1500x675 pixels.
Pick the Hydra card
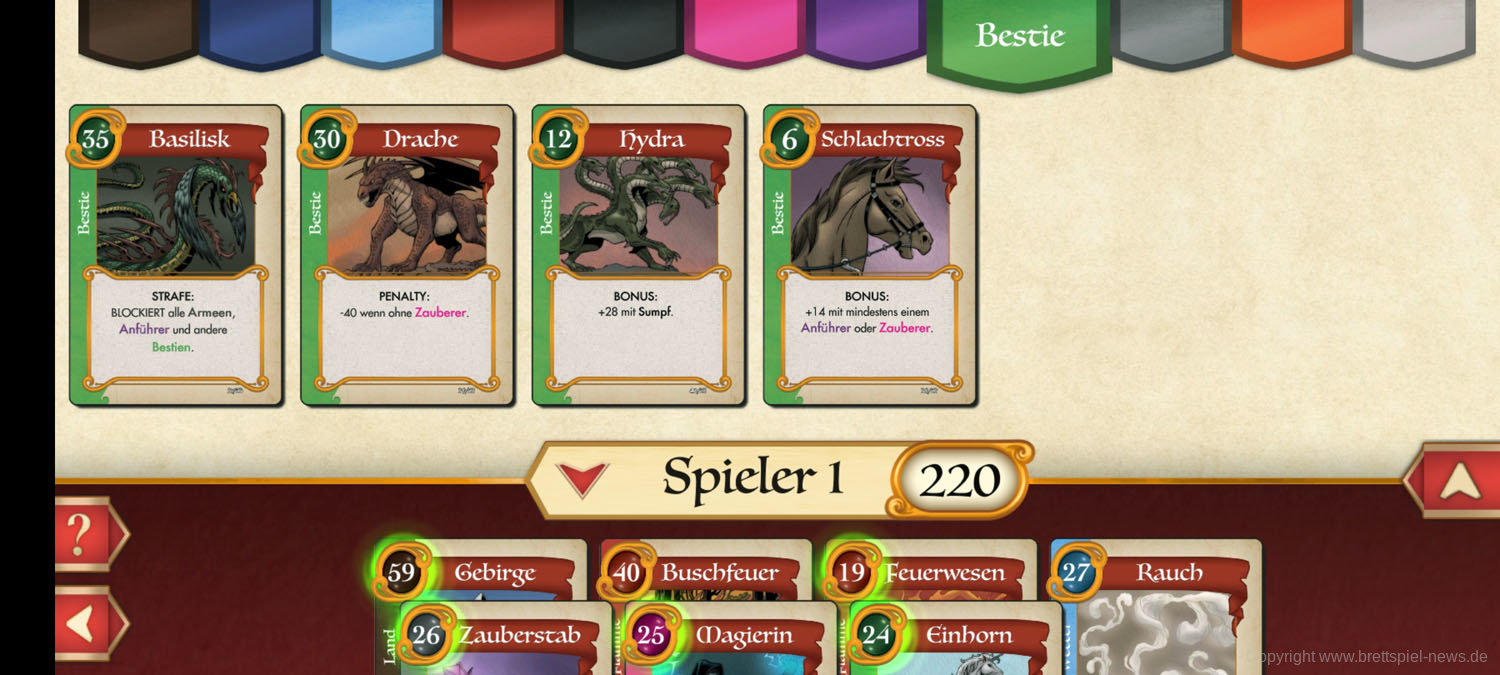(x=639, y=255)
